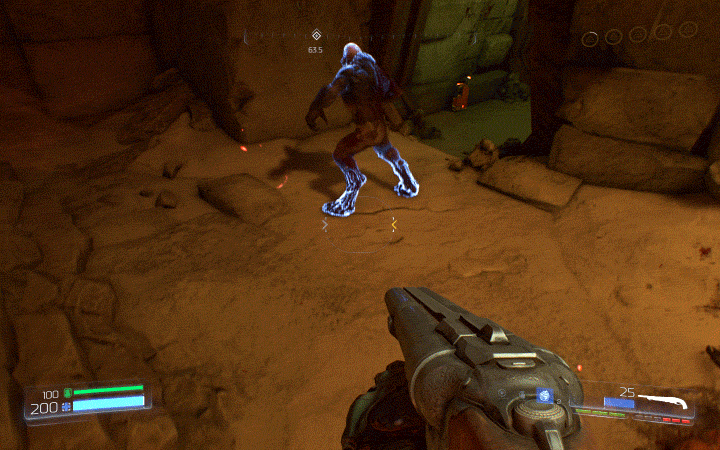The width and height of the screenshot is (720, 450).
Task: Click the compass strip at the top
Action: coord(360,37)
